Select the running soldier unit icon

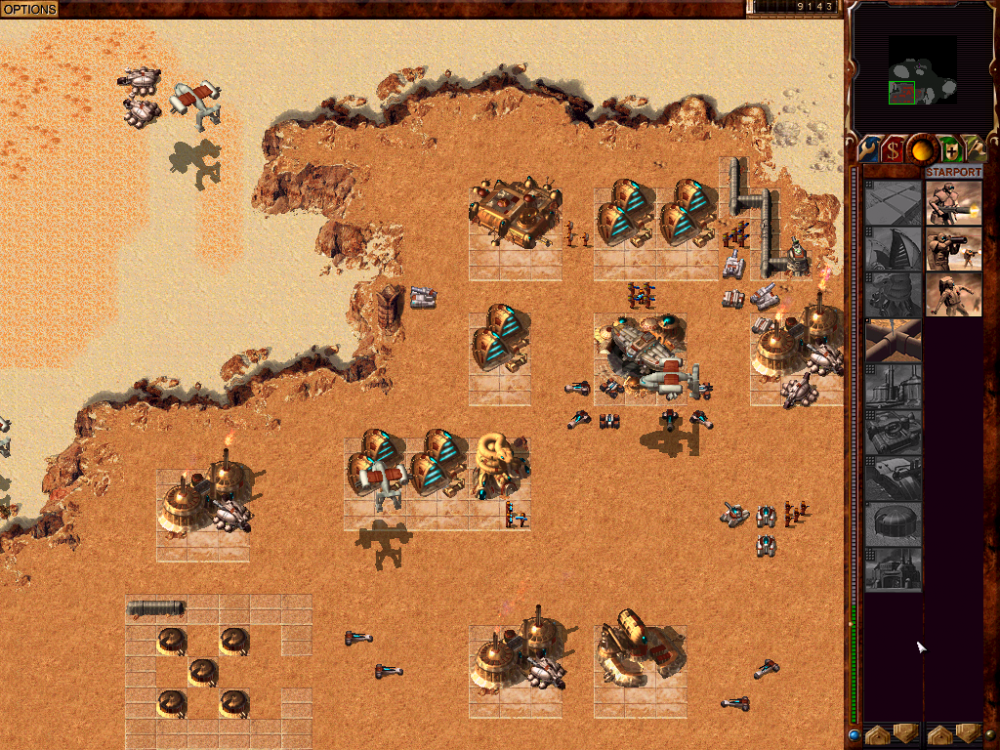(953, 294)
